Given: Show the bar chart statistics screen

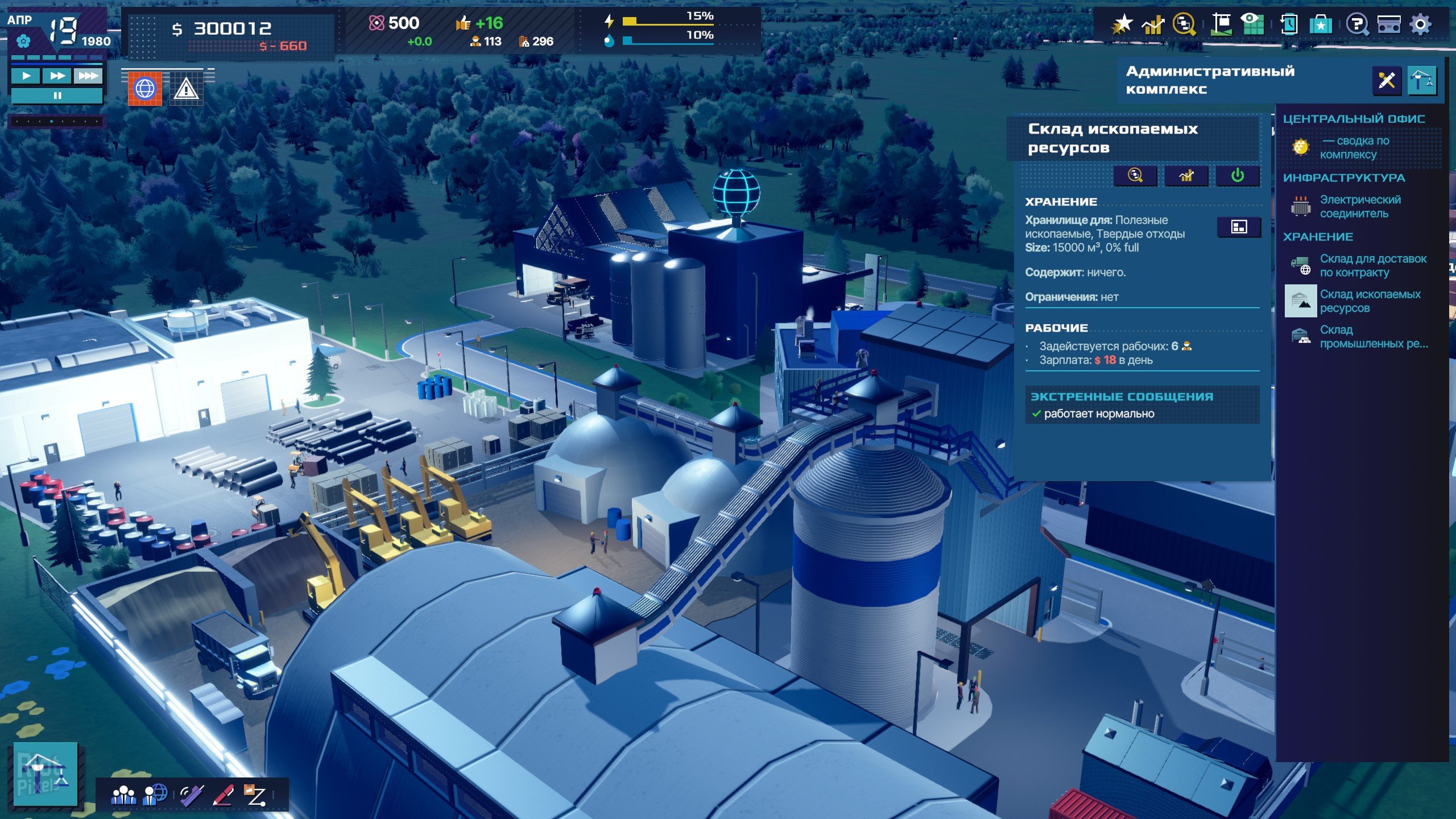Looking at the screenshot, I should 1153,24.
